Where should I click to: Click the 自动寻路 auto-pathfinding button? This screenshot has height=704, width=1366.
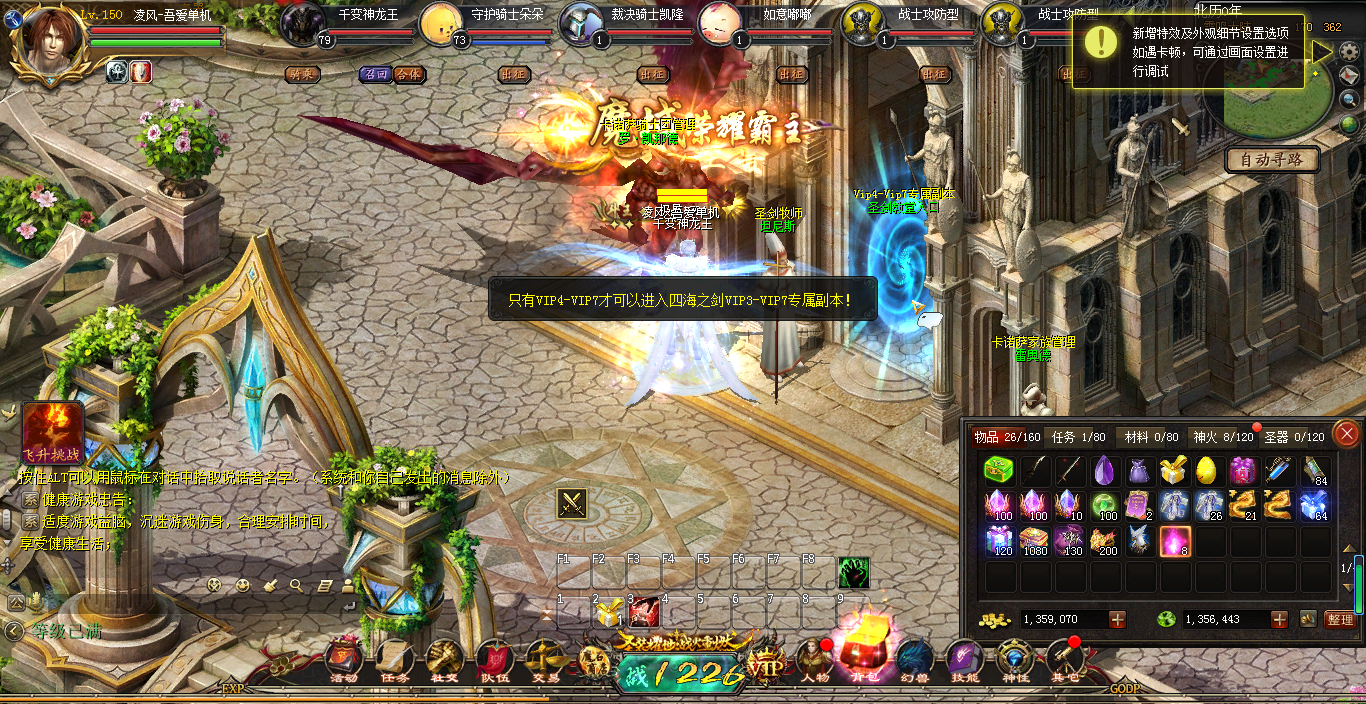pos(1272,159)
